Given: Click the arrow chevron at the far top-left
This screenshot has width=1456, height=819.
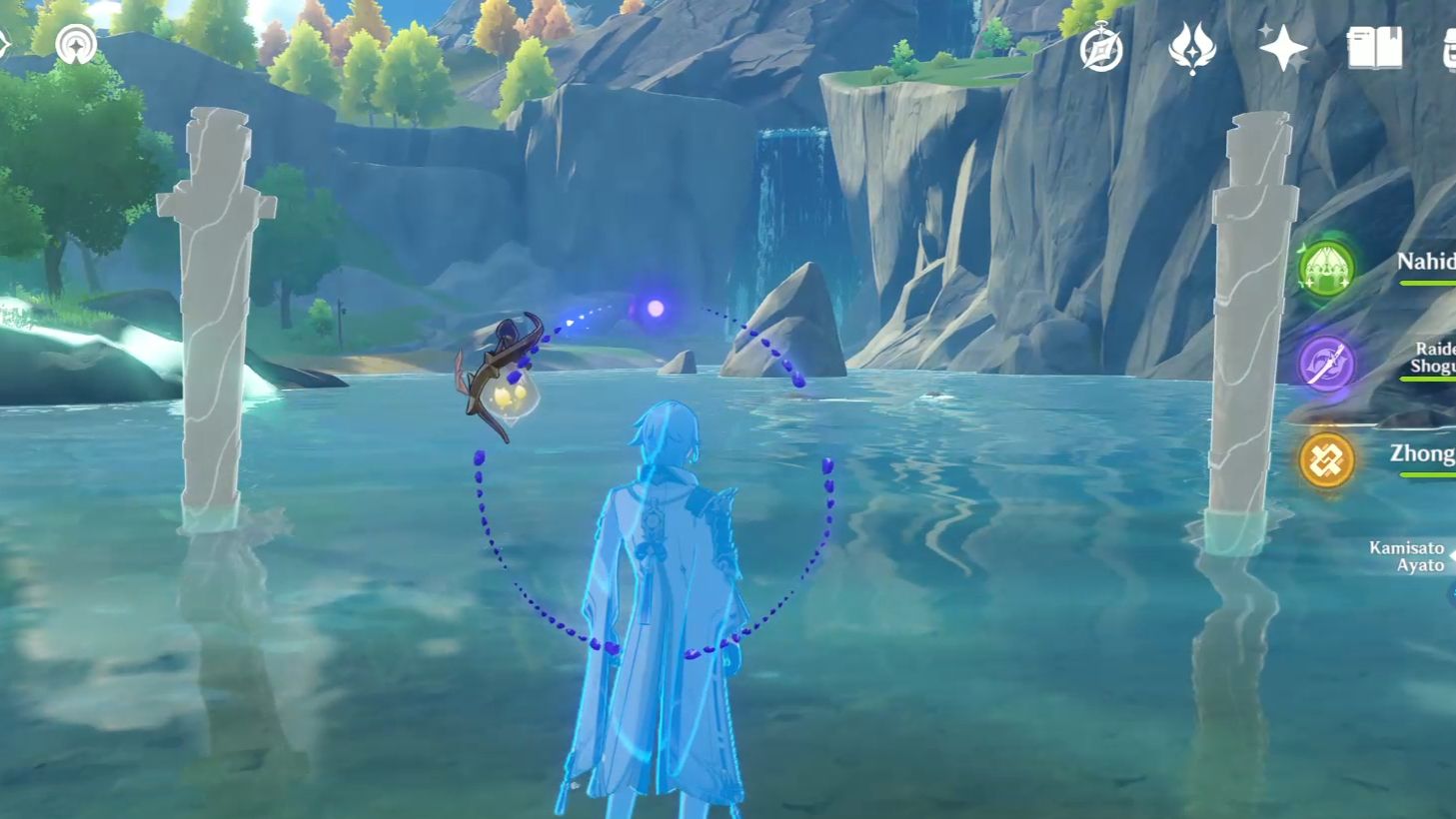Looking at the screenshot, I should 7,43.
